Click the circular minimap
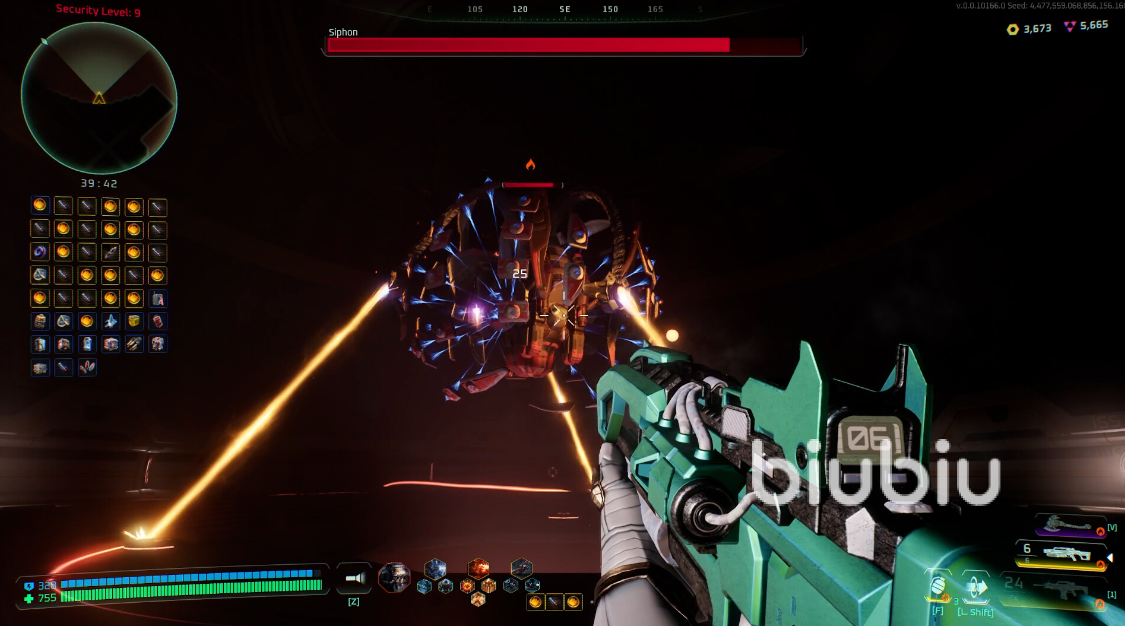The width and height of the screenshot is (1125, 626). (99, 98)
